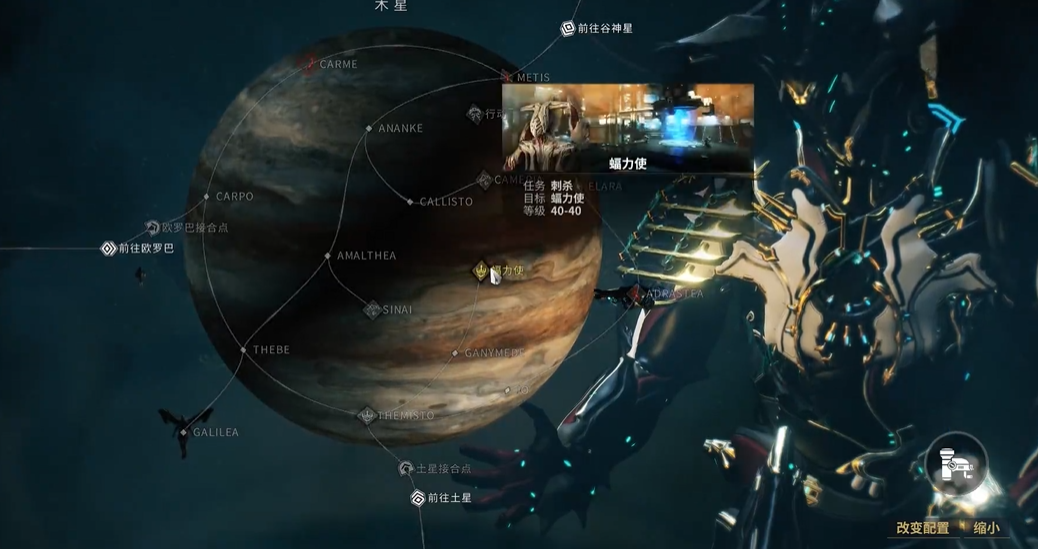Click the 缩小 zoom-out button

click(985, 528)
